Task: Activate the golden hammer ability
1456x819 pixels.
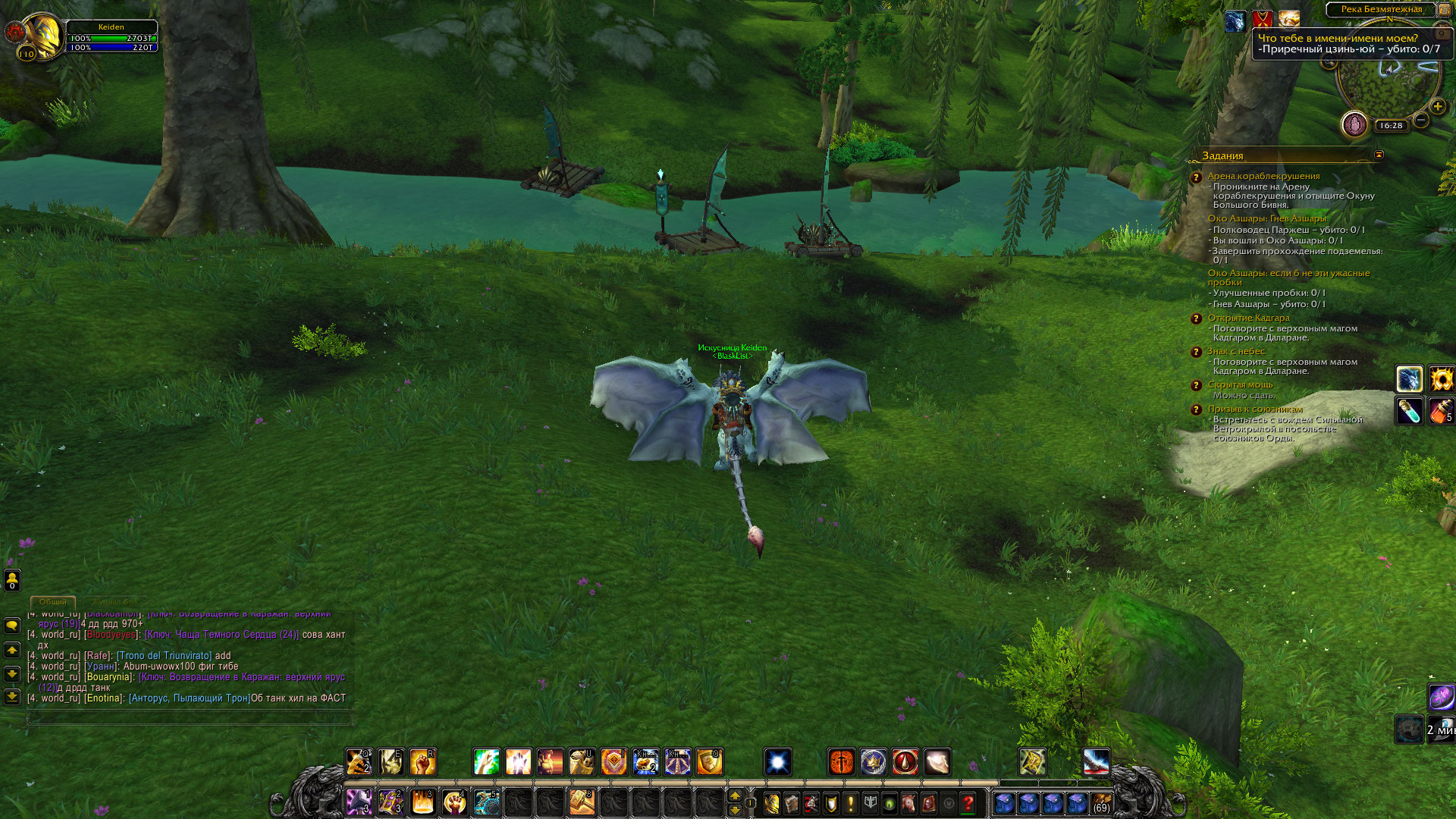Action: (x=582, y=802)
